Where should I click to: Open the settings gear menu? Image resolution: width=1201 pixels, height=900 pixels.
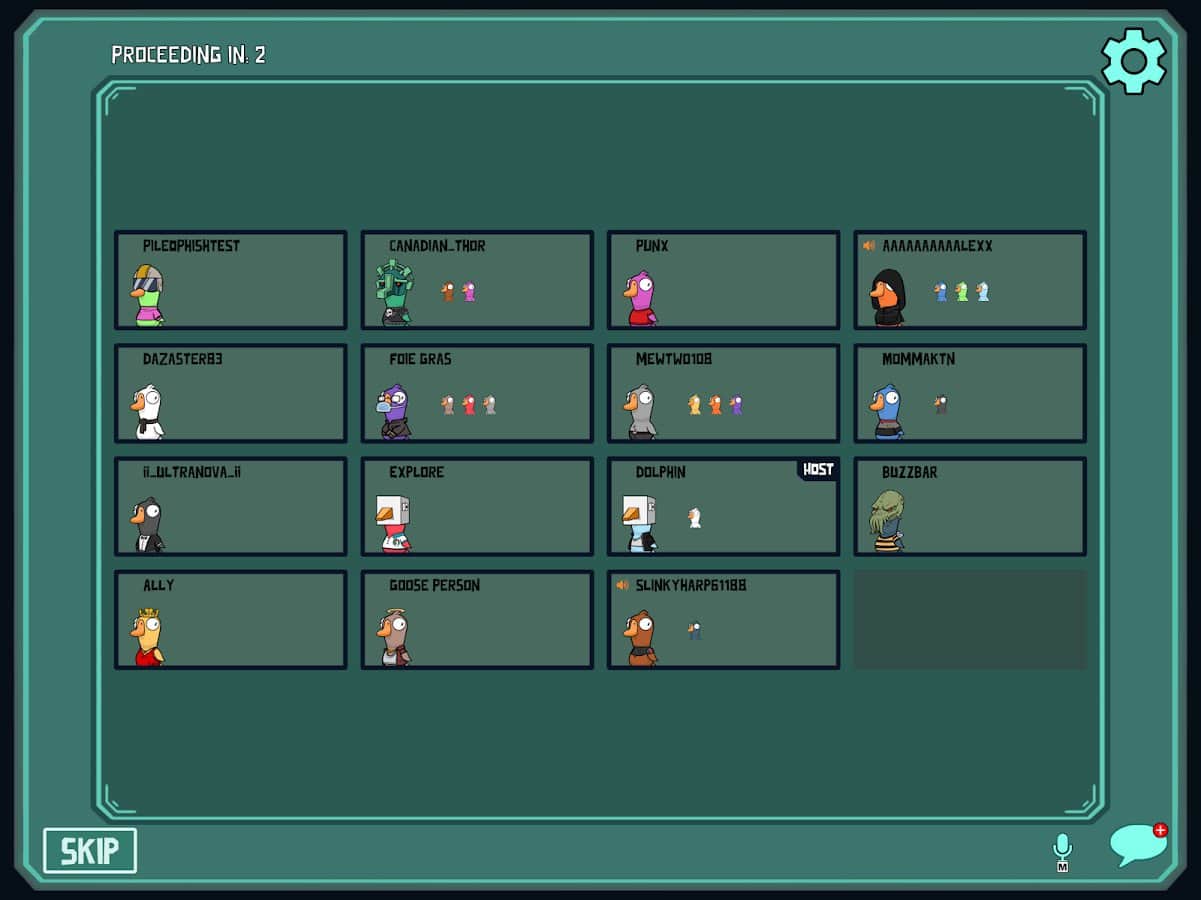point(1133,62)
